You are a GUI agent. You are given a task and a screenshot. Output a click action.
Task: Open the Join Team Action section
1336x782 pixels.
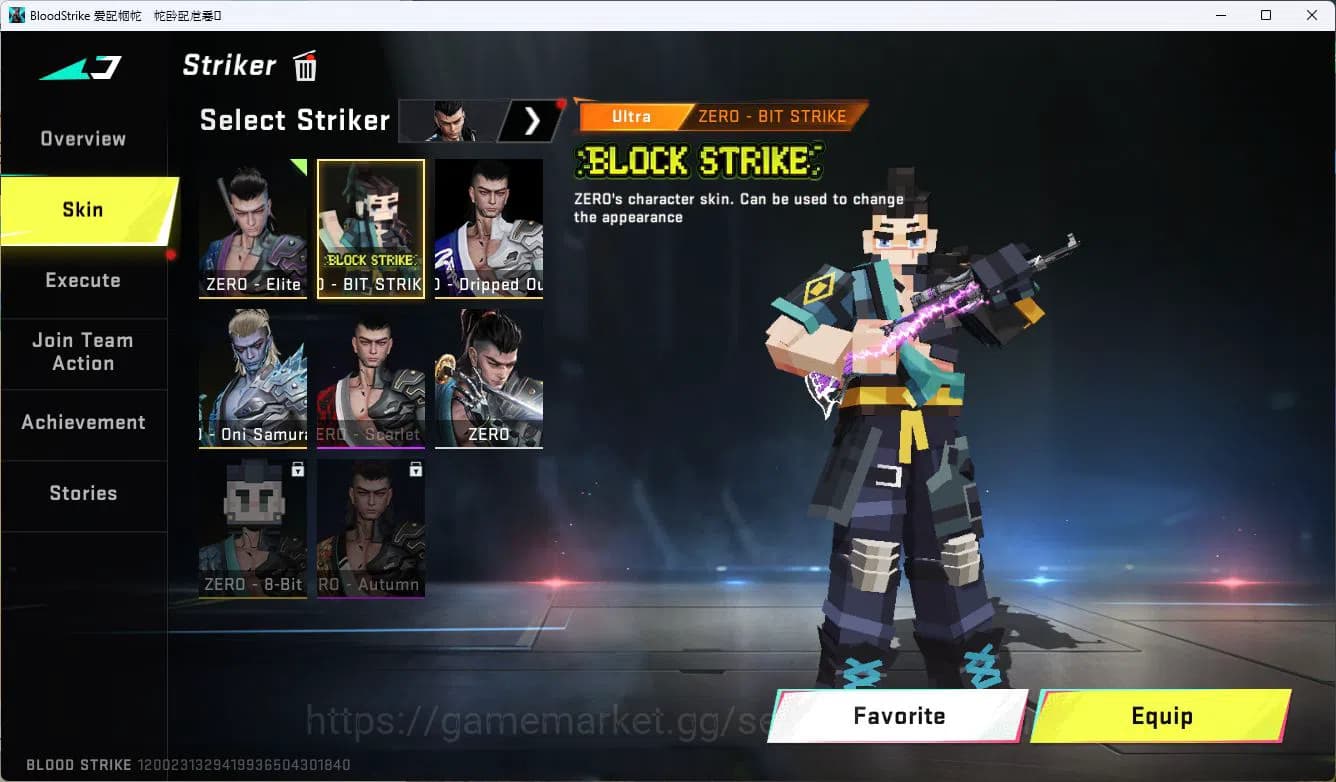coord(84,352)
